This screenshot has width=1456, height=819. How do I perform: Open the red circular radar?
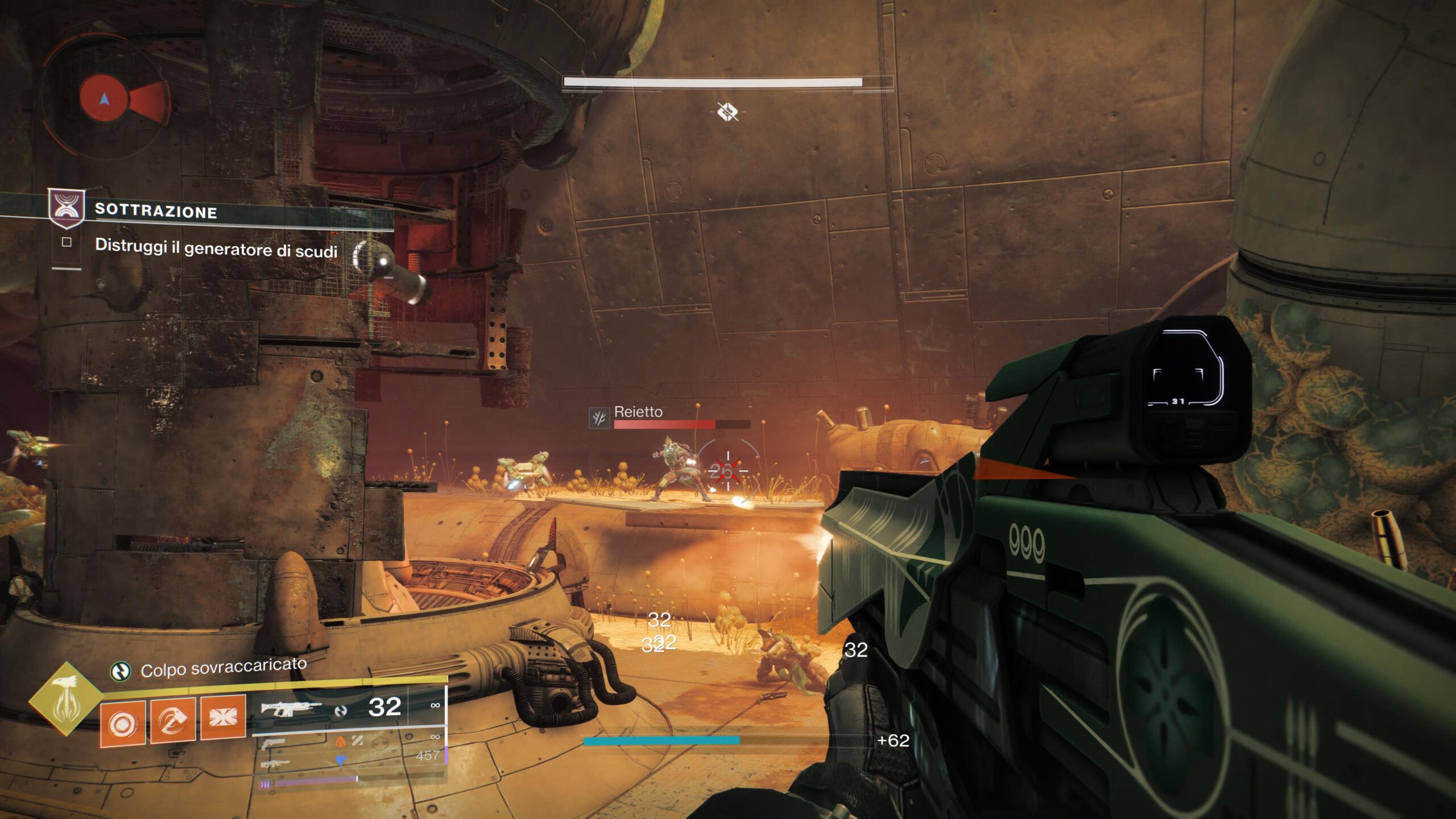[104, 99]
